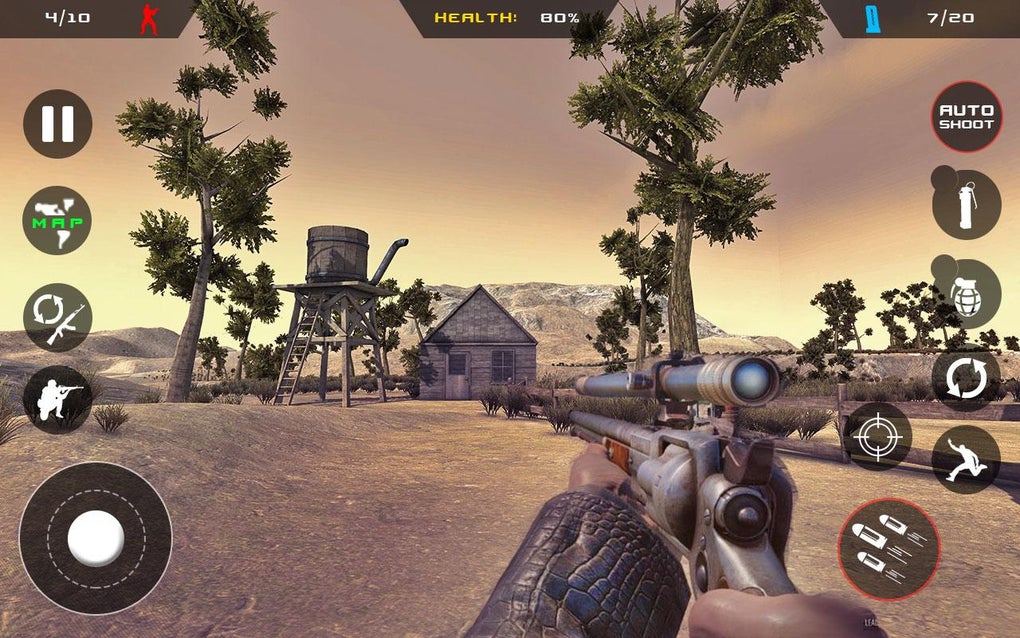
Task: Fire weapon with the bullets button
Action: click(889, 549)
